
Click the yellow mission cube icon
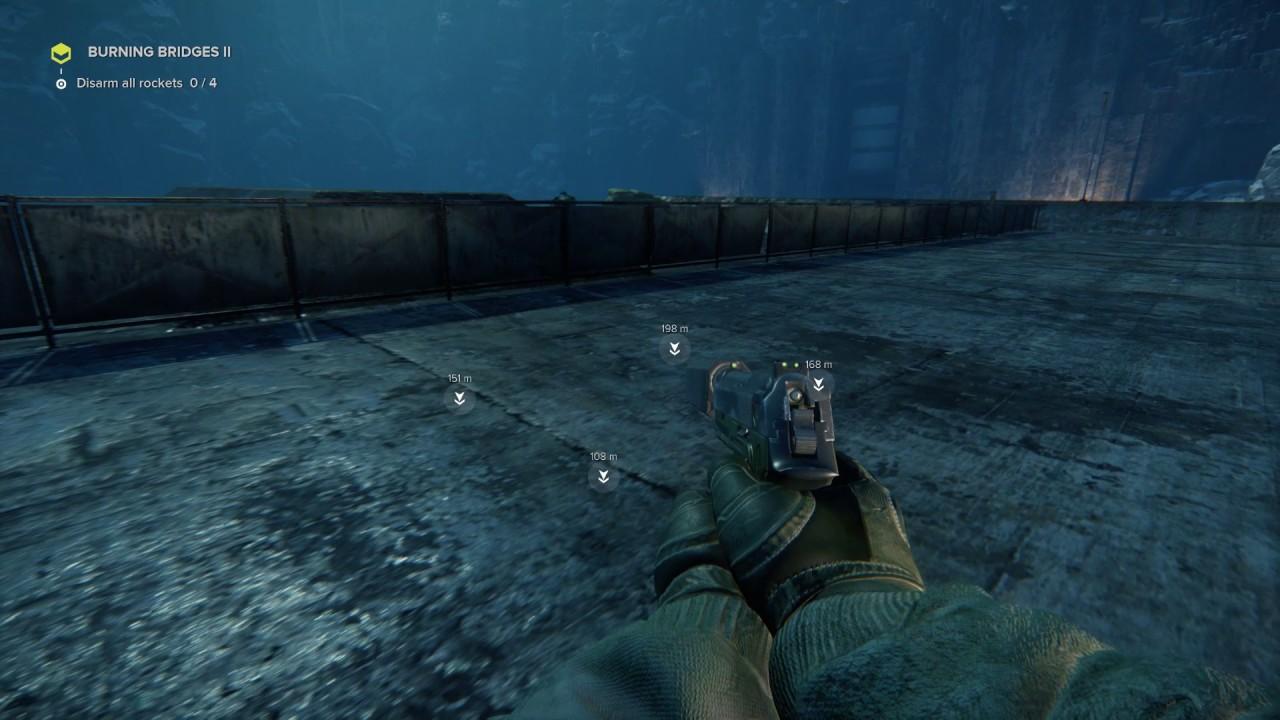(x=61, y=52)
